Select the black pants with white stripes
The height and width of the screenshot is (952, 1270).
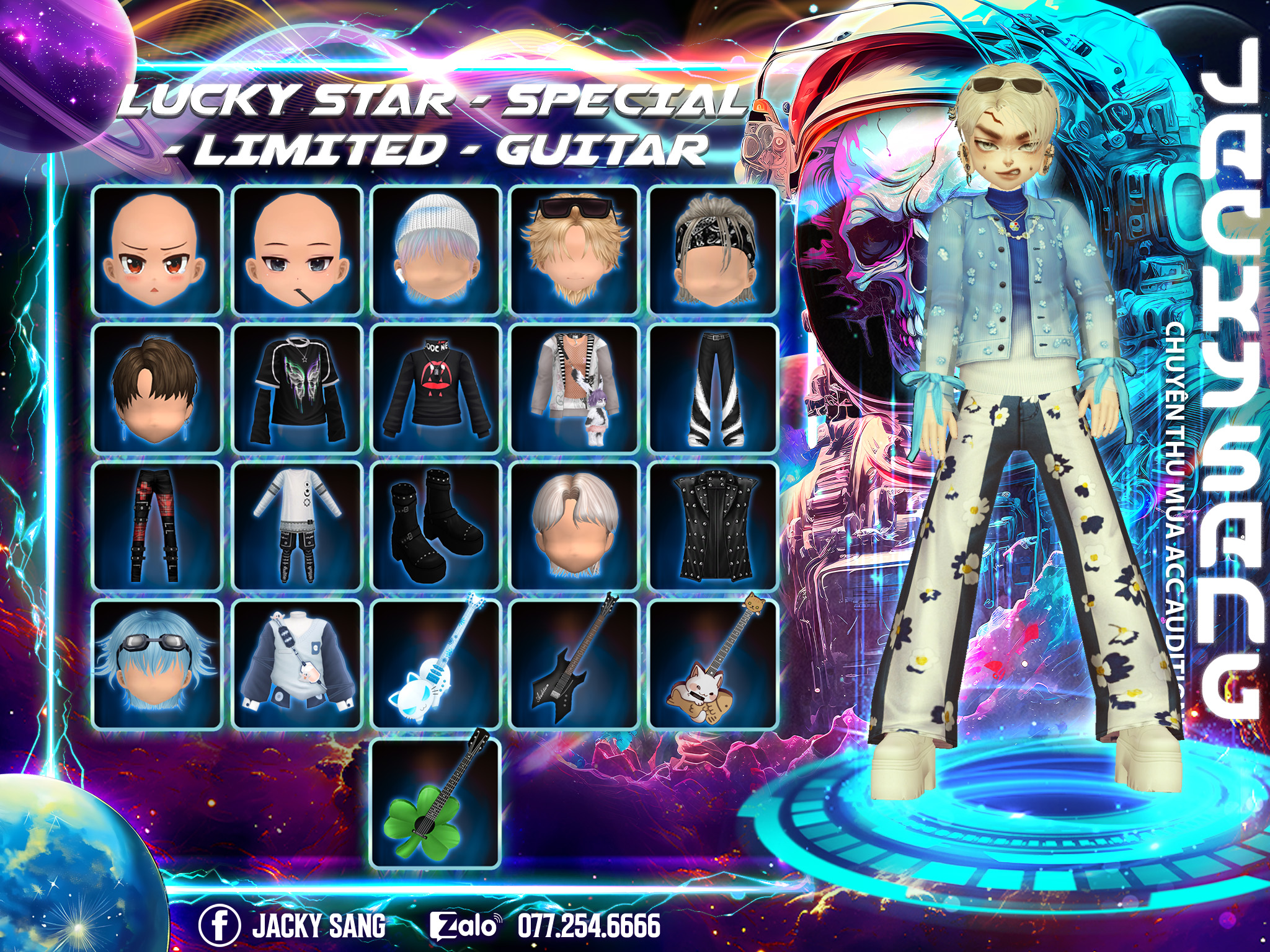tap(713, 389)
